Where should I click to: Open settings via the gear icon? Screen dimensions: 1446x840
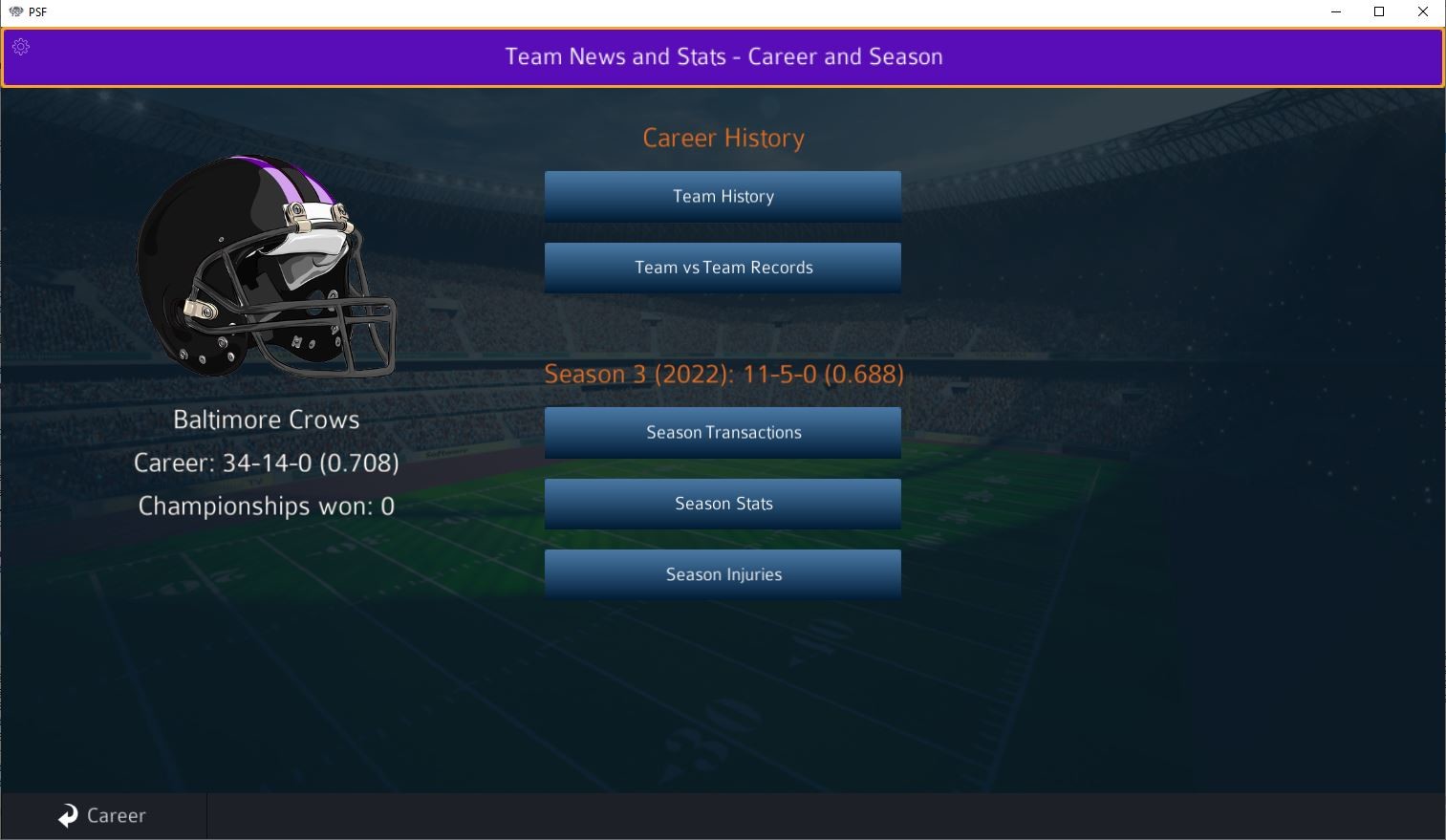pos(21,46)
